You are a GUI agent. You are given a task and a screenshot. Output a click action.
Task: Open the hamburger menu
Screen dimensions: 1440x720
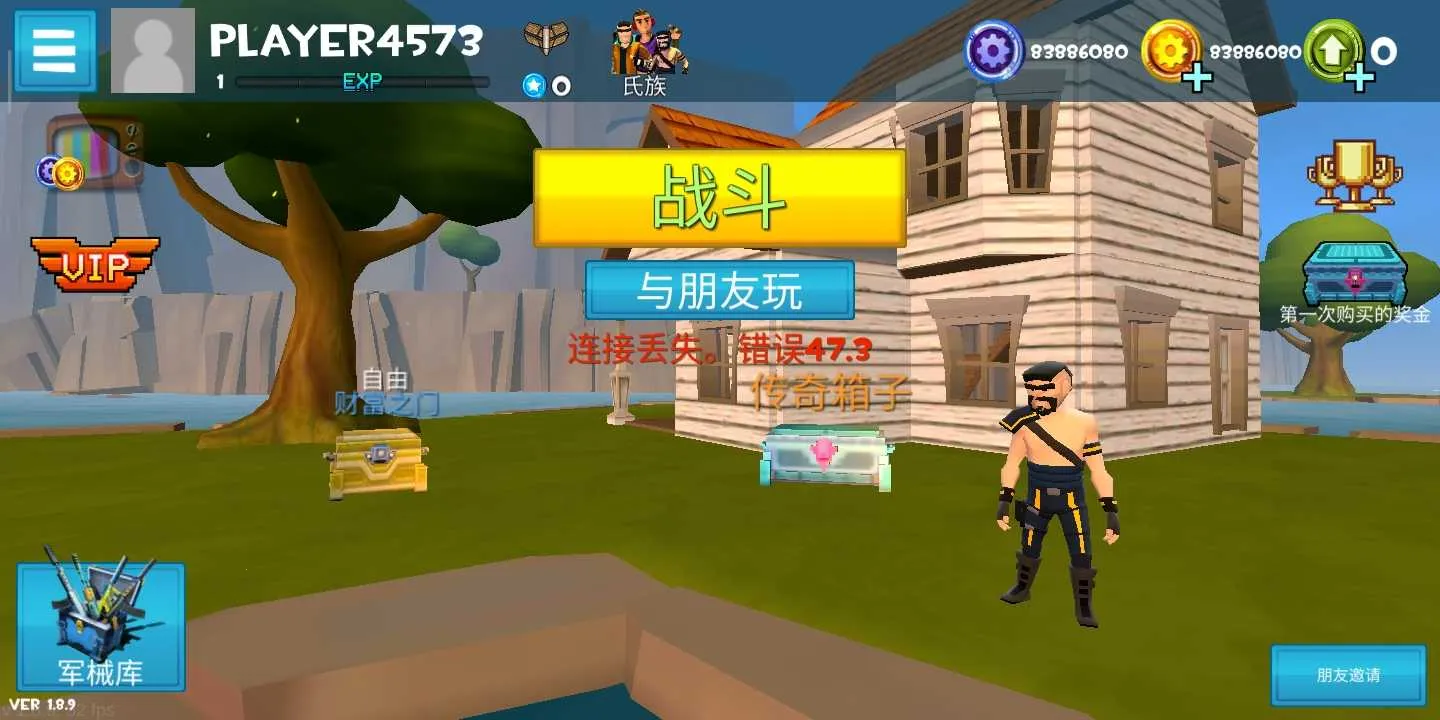click(x=54, y=48)
